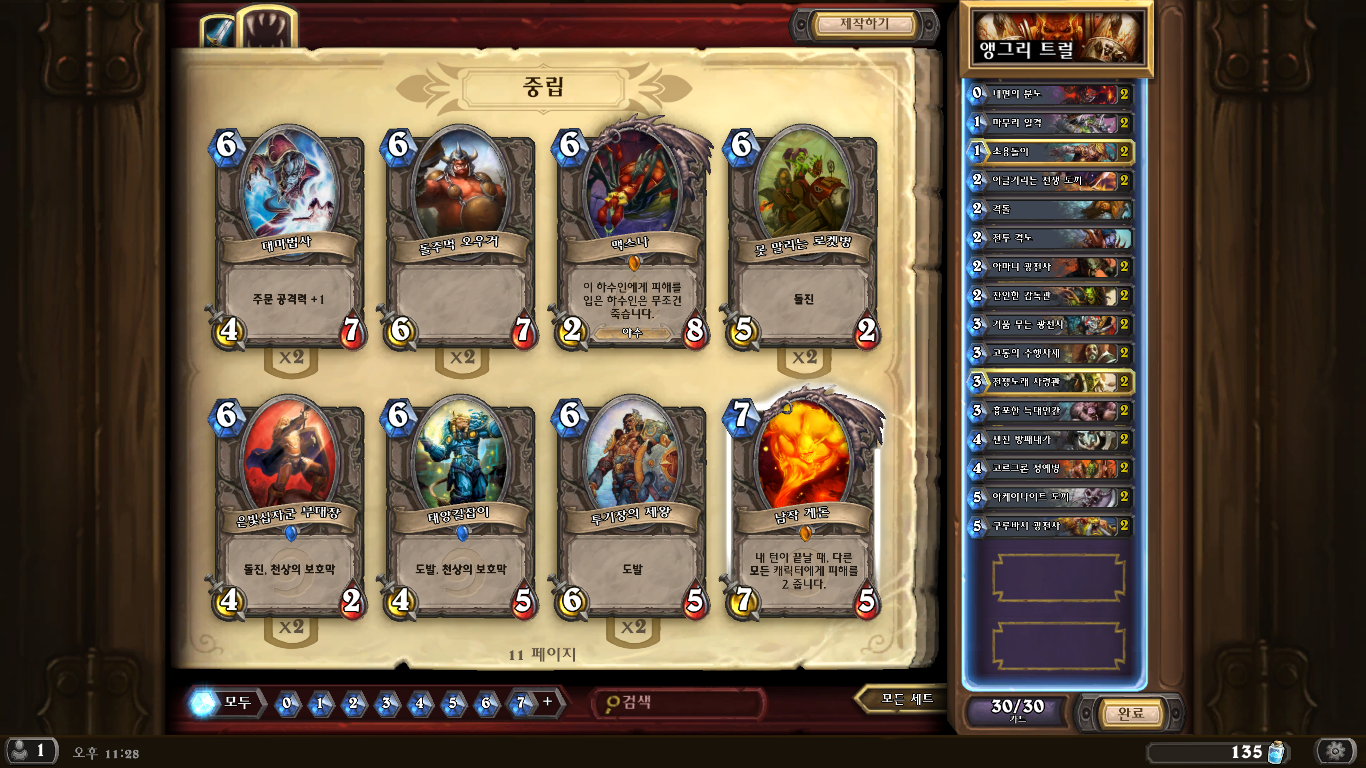Viewport: 1366px width, 768px height.
Task: Click the 앵그리 트럴 deck name header
Action: point(1056,39)
